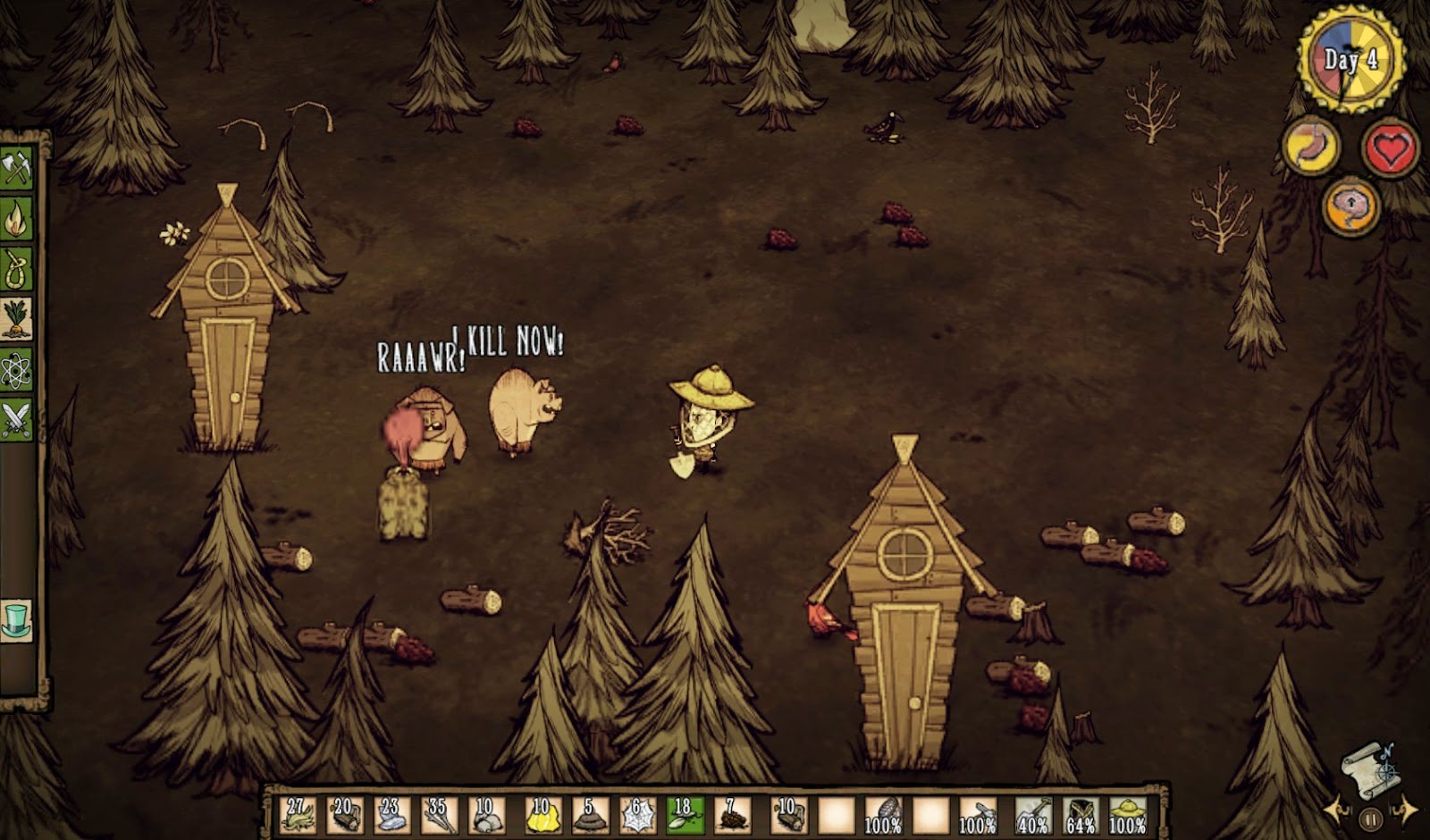The width and height of the screenshot is (1430, 840).
Task: Select the cut grass stack of 27
Action: point(298,814)
